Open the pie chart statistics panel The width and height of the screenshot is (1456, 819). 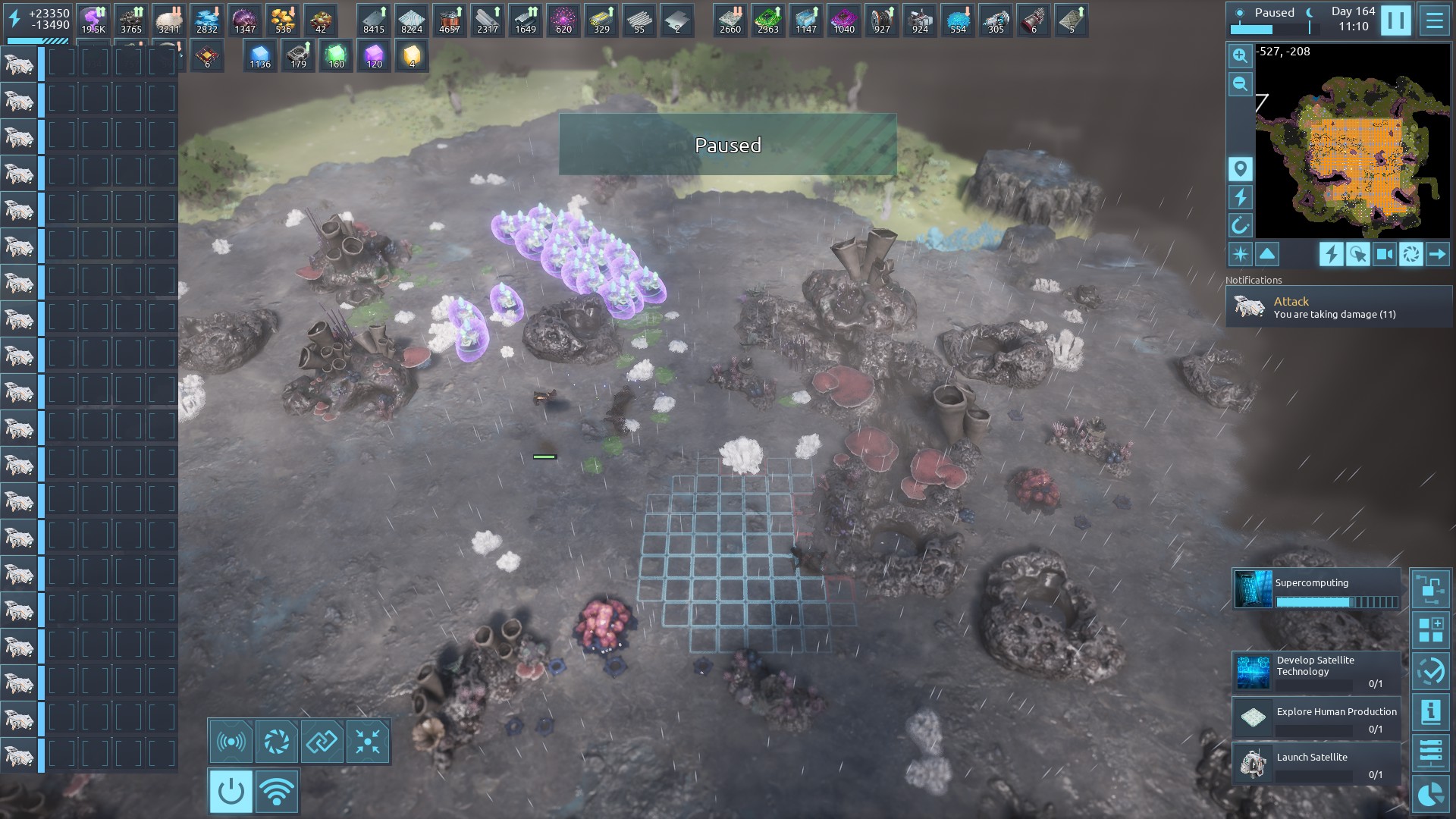pyautogui.click(x=1431, y=794)
